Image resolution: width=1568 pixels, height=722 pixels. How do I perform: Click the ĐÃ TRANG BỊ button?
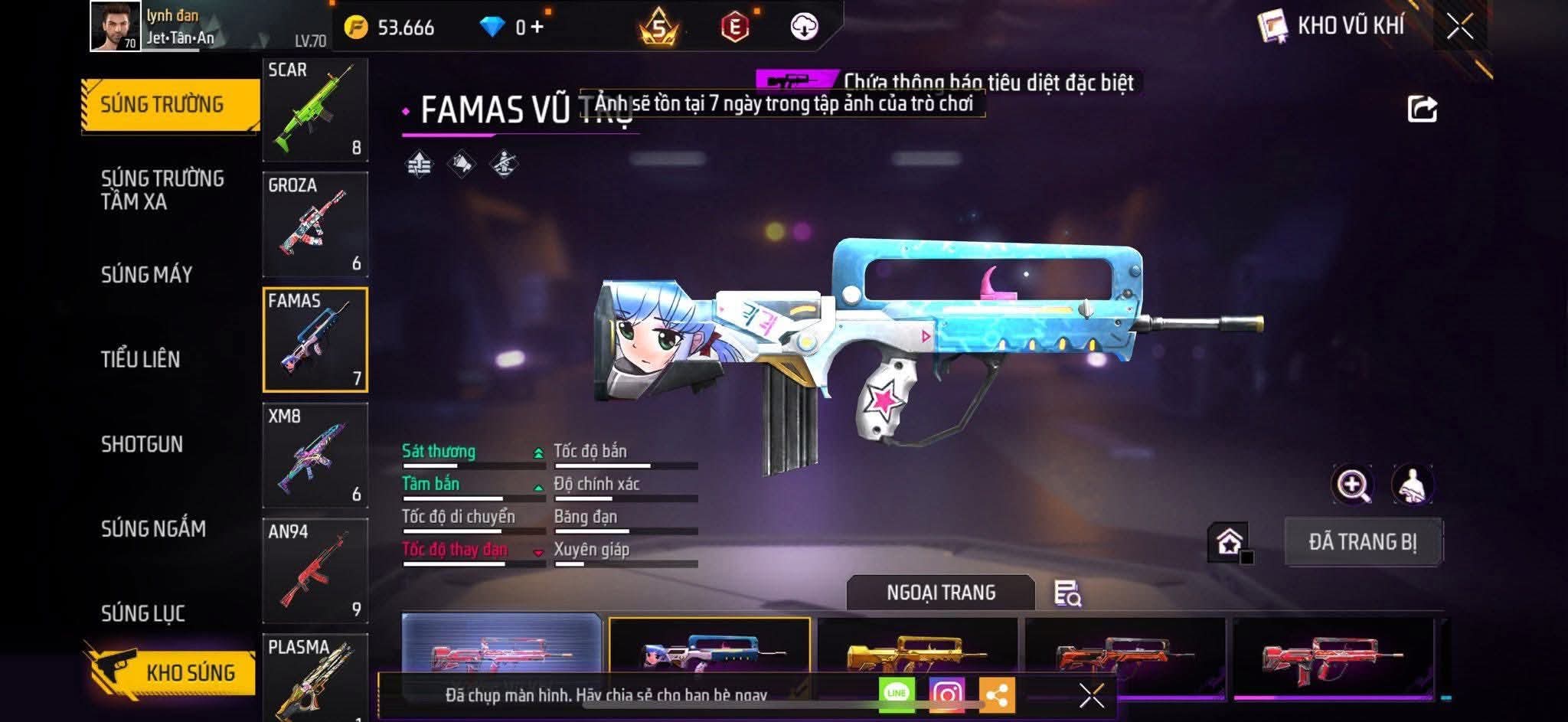pos(1363,542)
